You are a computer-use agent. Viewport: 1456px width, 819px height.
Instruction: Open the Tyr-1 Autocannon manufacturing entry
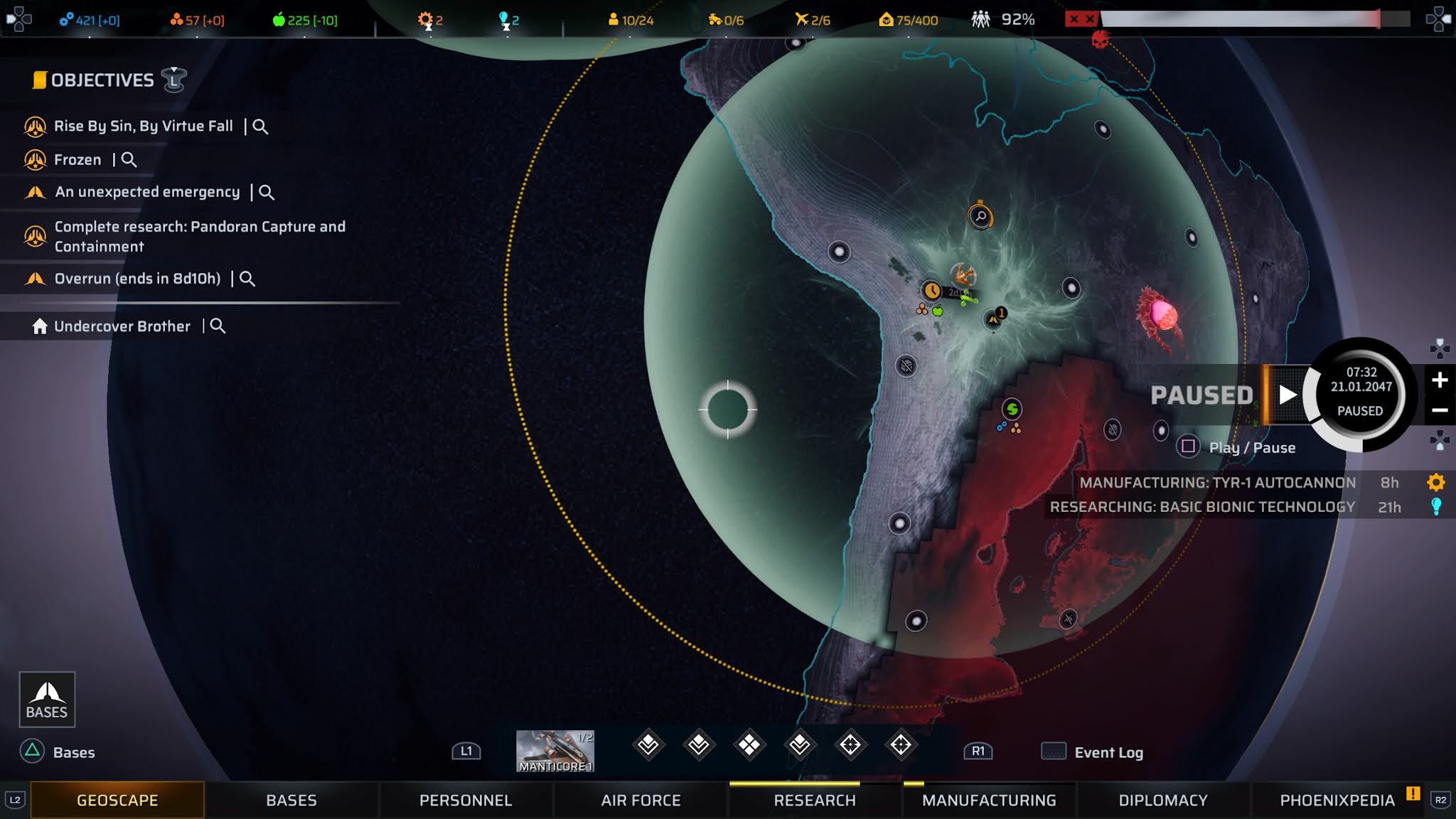click(1217, 483)
